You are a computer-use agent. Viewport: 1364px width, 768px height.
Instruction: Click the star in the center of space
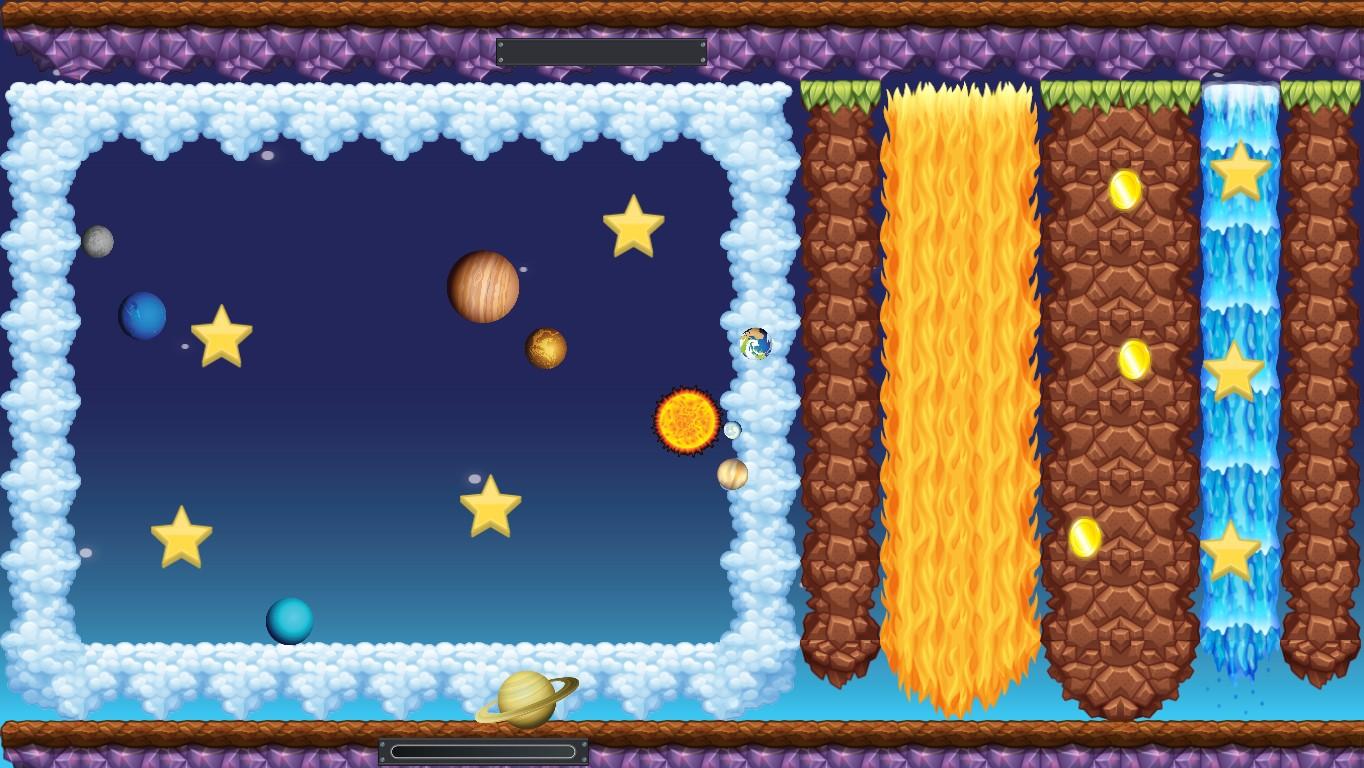coord(490,506)
